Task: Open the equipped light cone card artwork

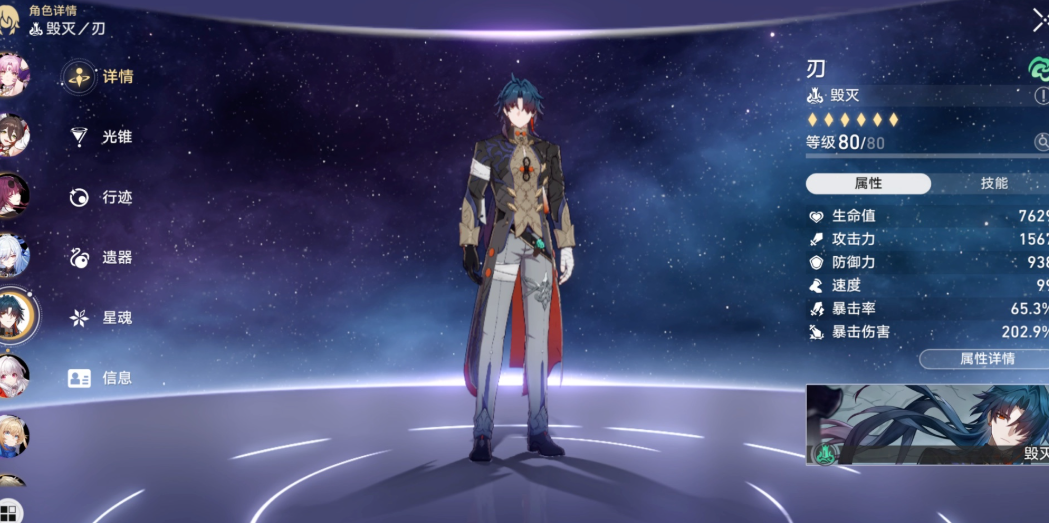Action: [x=927, y=425]
